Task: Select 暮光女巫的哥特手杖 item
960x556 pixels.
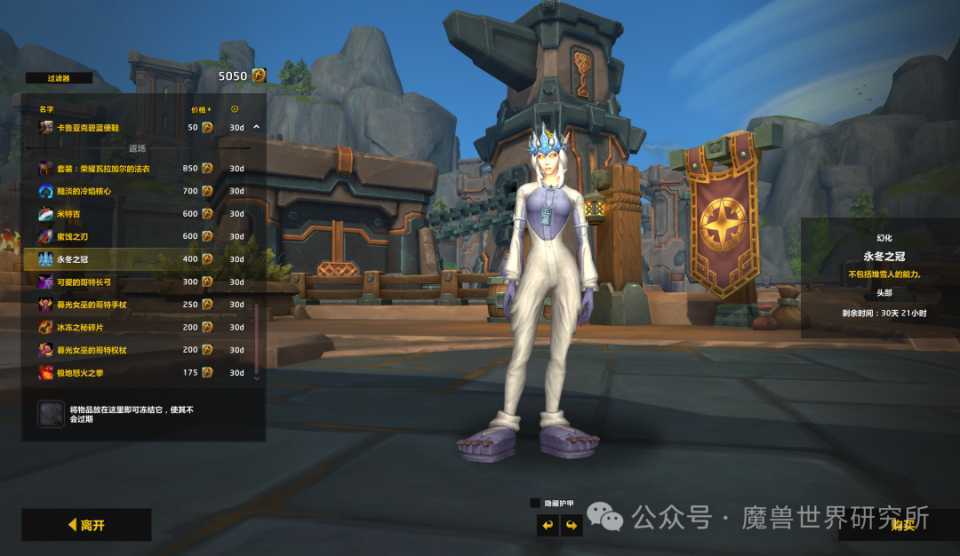Action: tap(120, 304)
